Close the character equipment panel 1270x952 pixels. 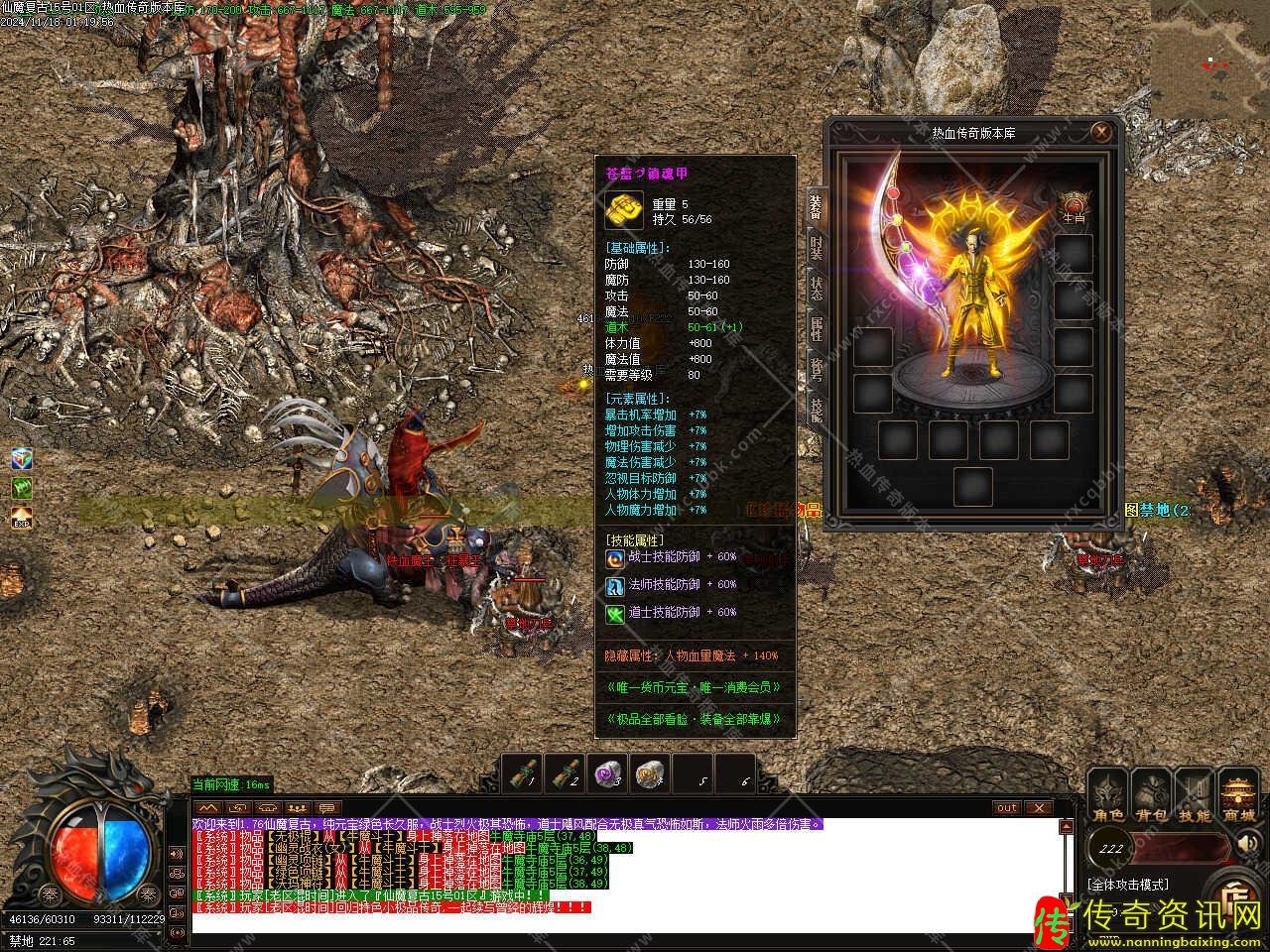pyautogui.click(x=1100, y=131)
